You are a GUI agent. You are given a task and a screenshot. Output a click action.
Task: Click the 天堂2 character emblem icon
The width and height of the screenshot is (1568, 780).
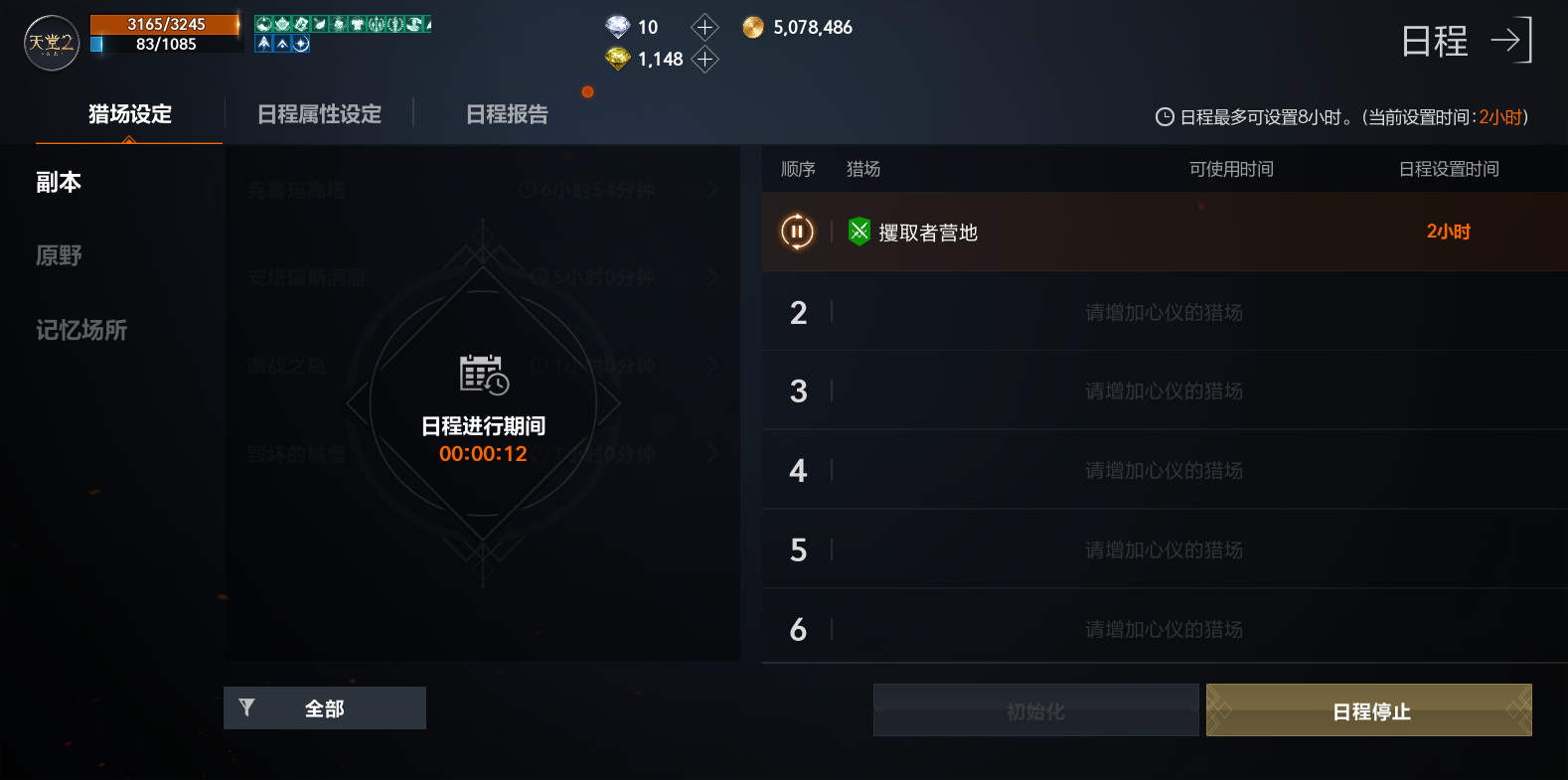[x=51, y=44]
